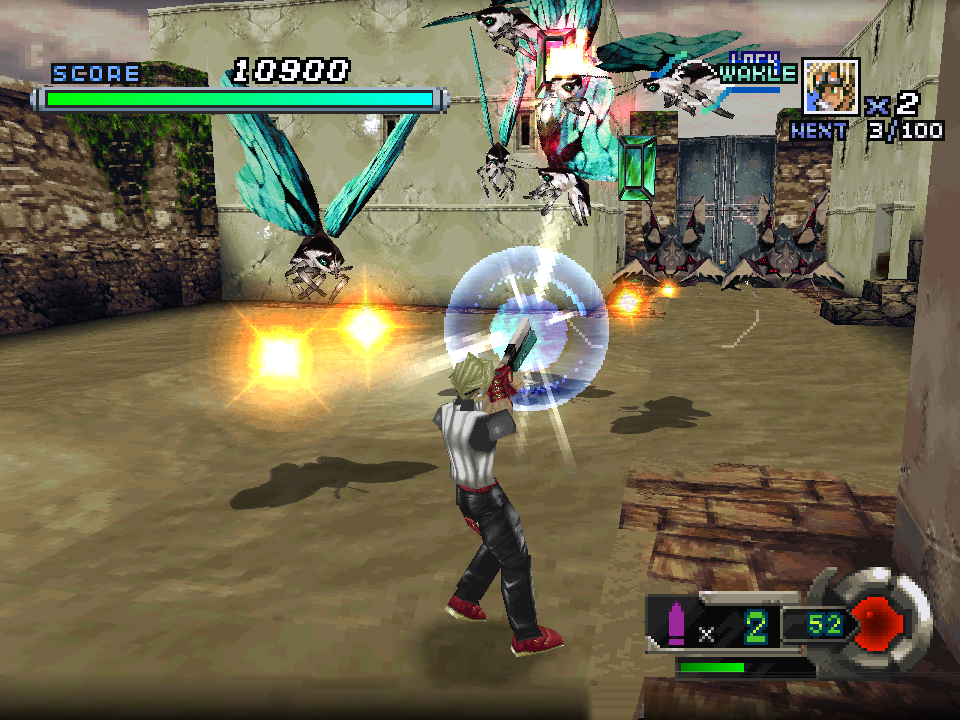Select the purple bullet special ammo icon
The width and height of the screenshot is (960, 720).
click(676, 624)
